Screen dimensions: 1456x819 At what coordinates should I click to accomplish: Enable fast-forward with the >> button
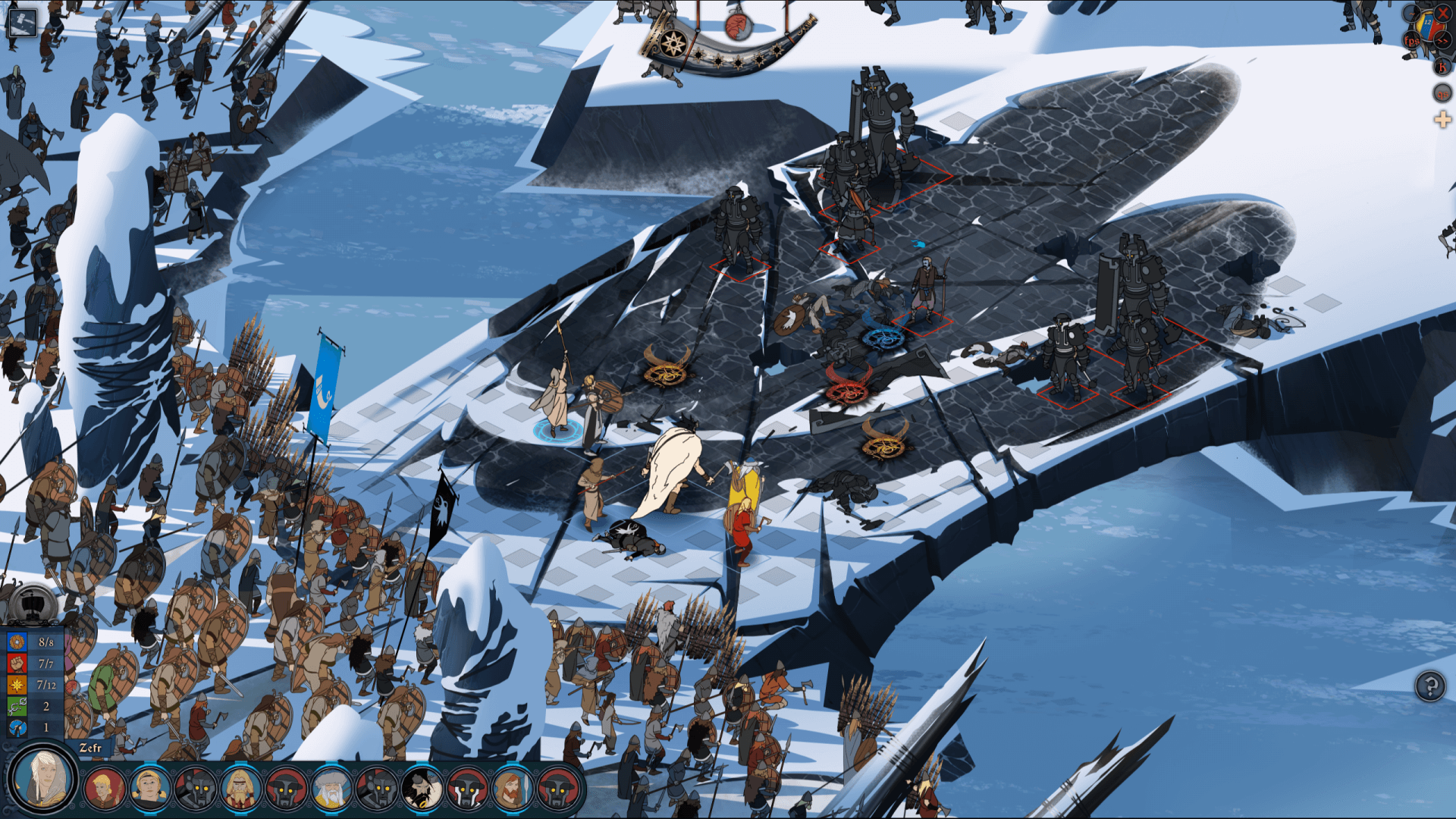coord(1443,40)
